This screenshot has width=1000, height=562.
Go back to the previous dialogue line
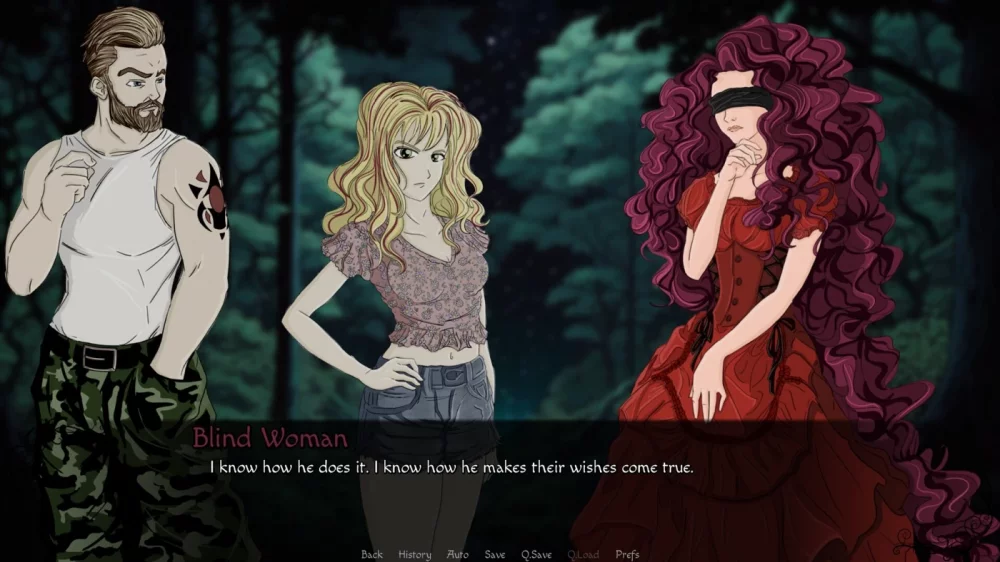coord(372,555)
